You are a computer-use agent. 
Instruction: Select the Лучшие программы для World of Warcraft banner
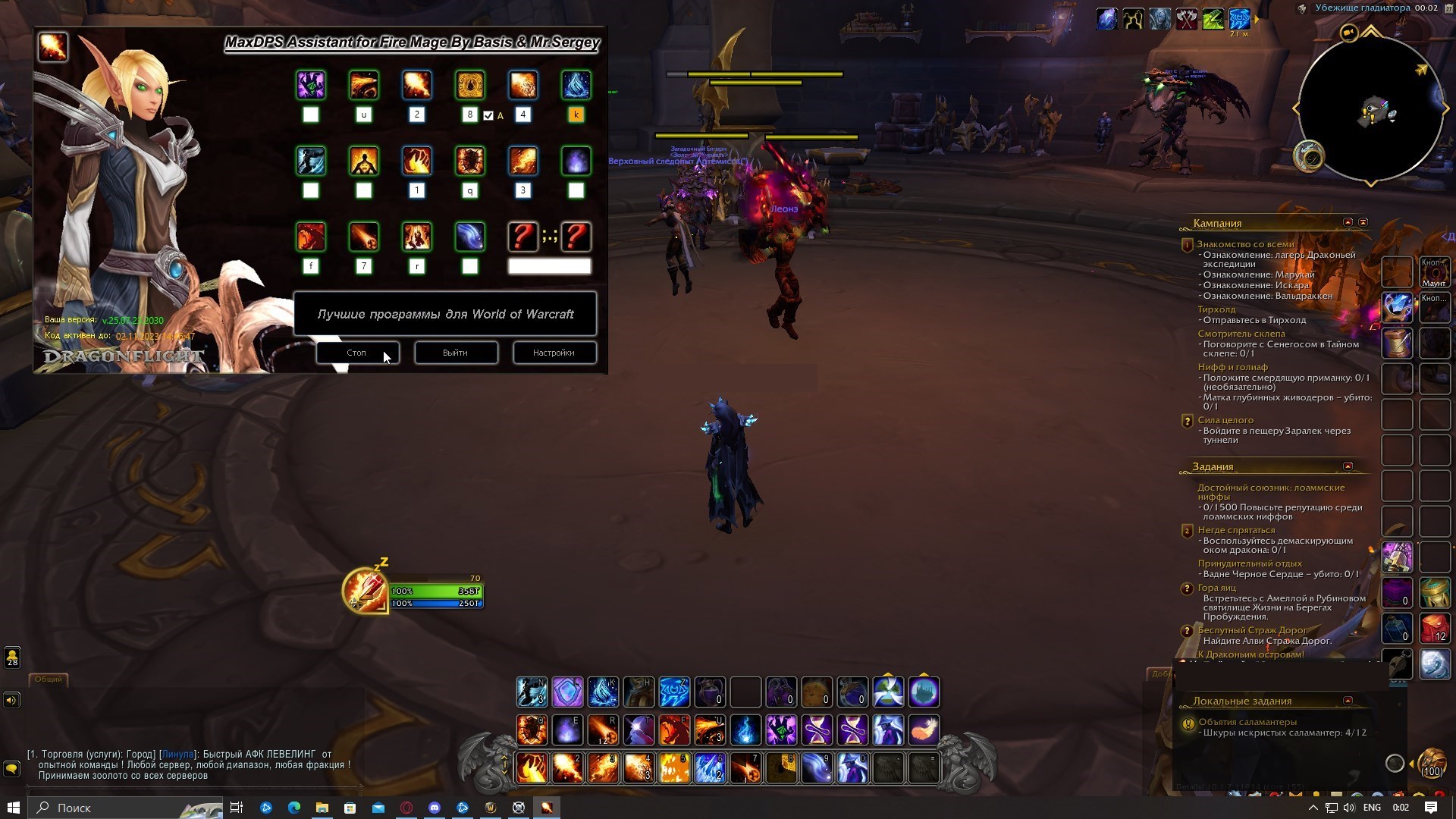click(x=445, y=314)
